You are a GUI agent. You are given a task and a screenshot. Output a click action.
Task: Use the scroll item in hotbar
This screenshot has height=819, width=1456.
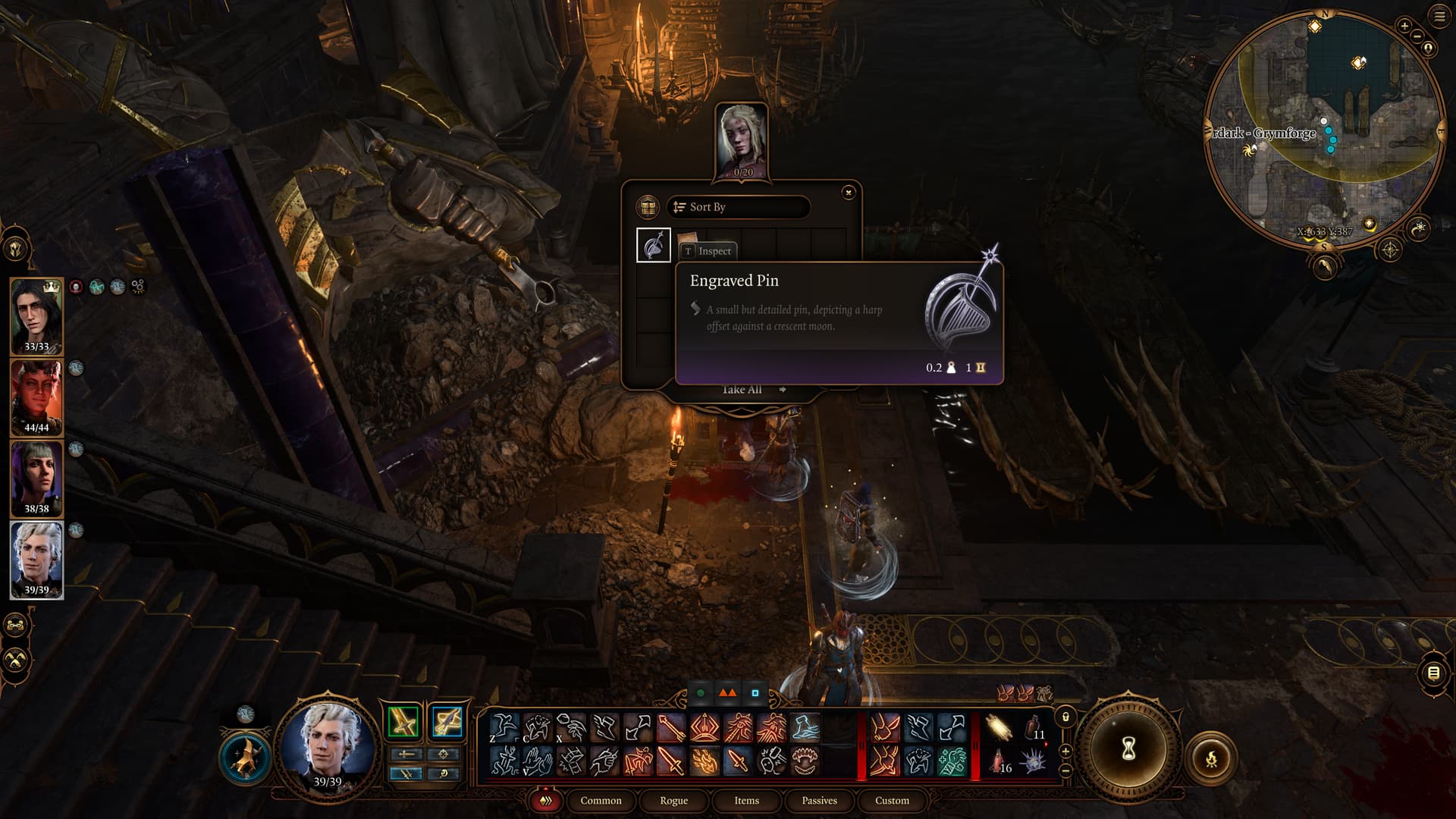click(999, 728)
